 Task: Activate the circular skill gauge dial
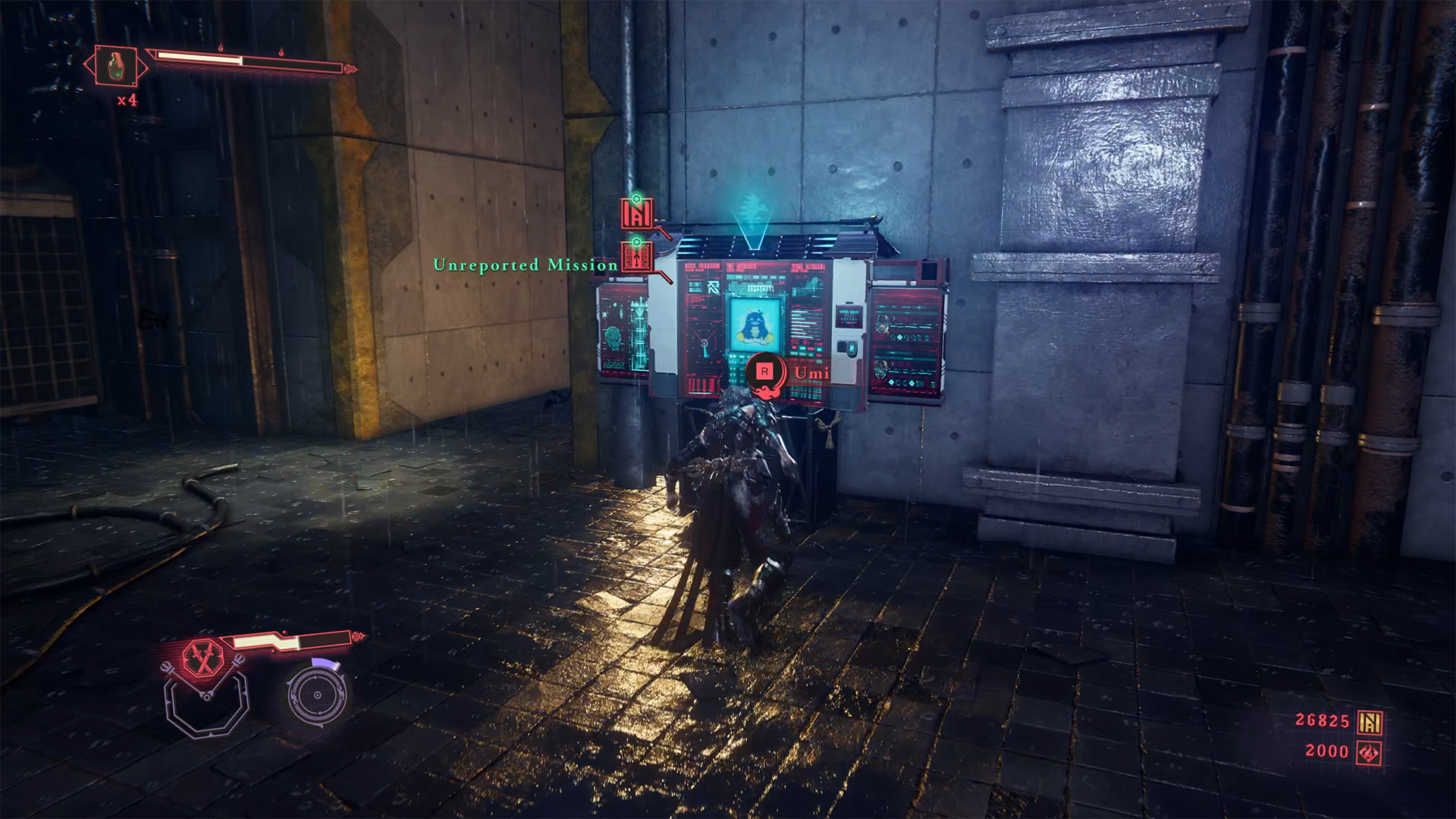[x=318, y=693]
